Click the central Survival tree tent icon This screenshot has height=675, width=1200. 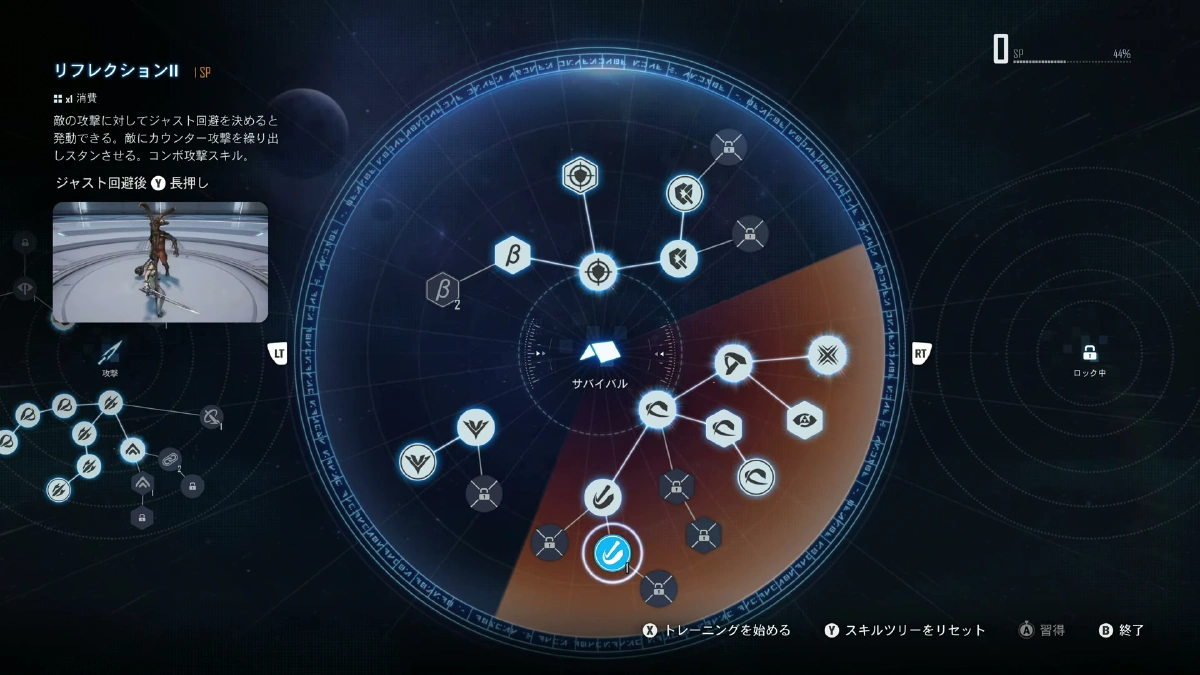(600, 351)
